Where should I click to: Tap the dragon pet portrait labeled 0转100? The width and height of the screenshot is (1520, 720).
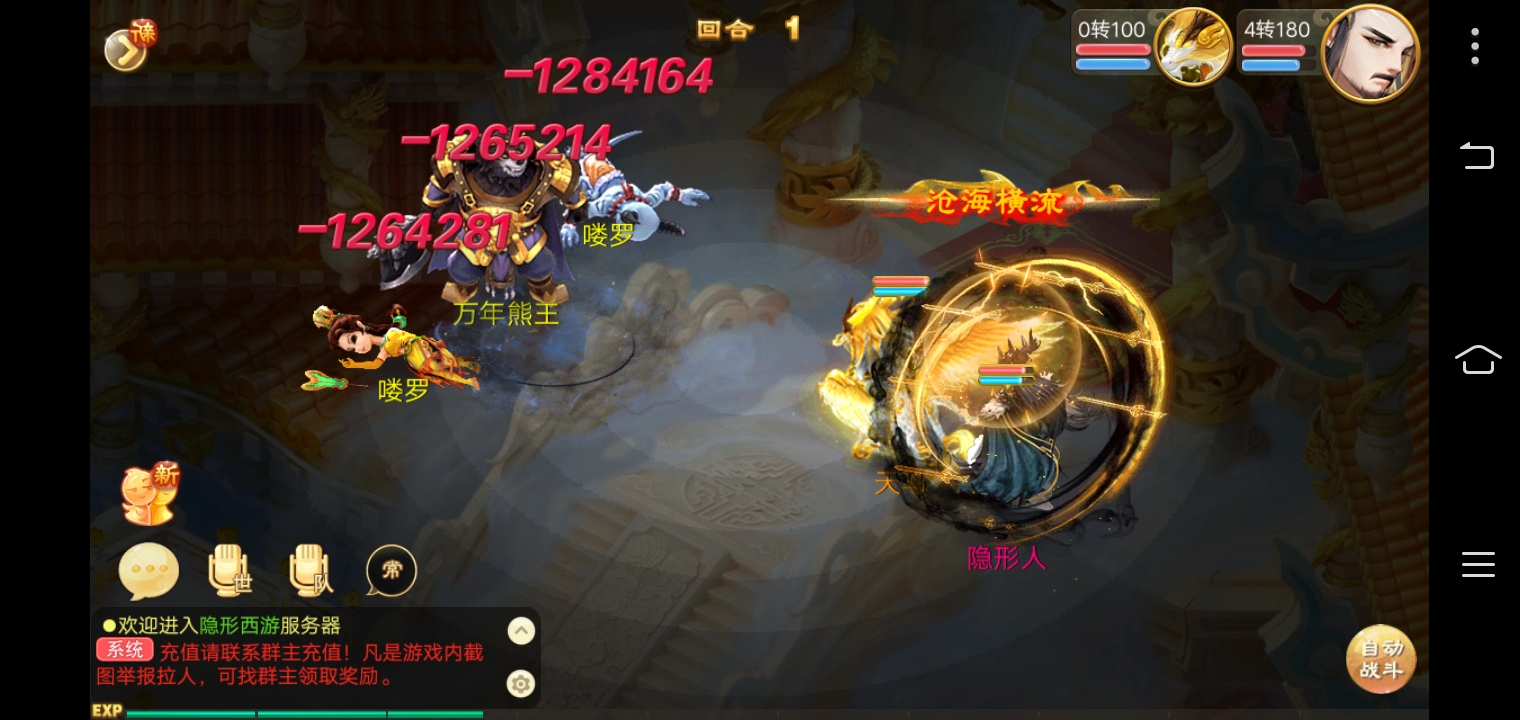(x=1192, y=46)
